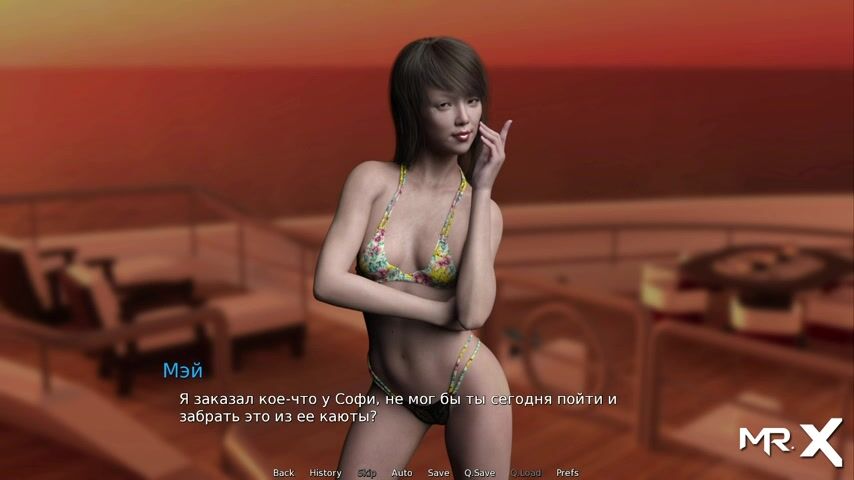854x480 pixels.
Task: Click Q.Load to quick load
Action: pos(525,473)
